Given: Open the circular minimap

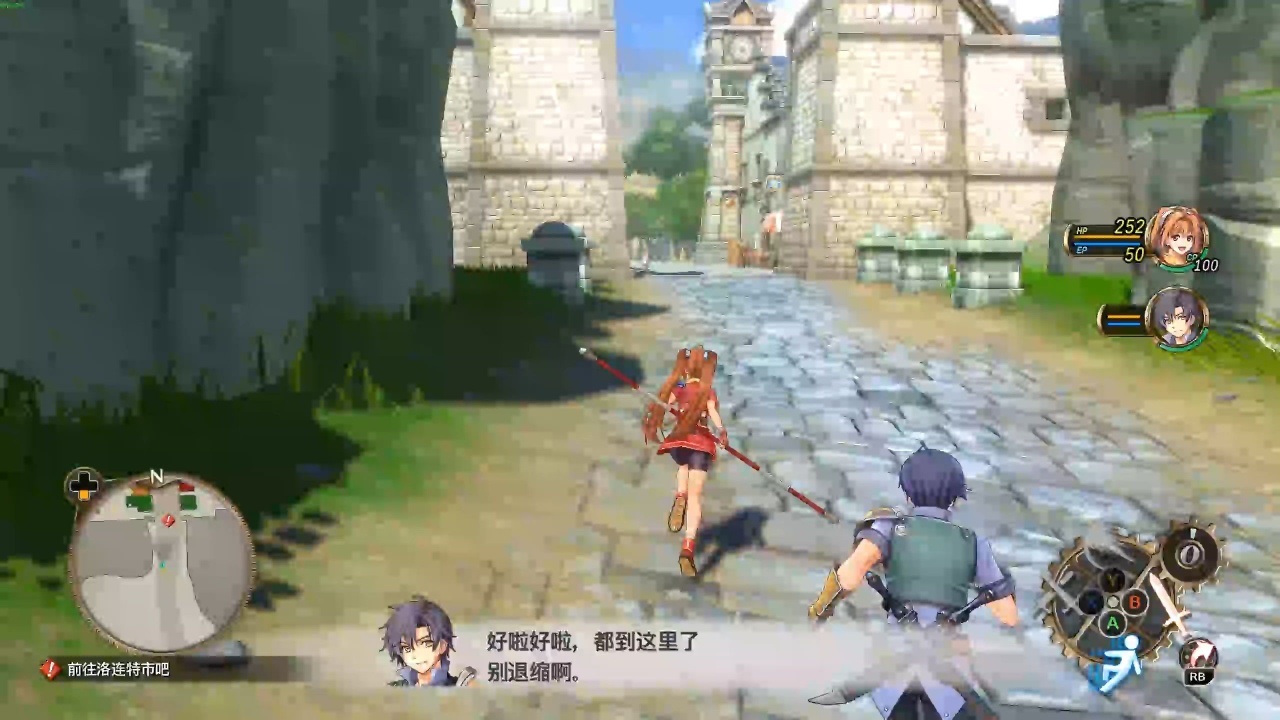Looking at the screenshot, I should click(x=162, y=562).
